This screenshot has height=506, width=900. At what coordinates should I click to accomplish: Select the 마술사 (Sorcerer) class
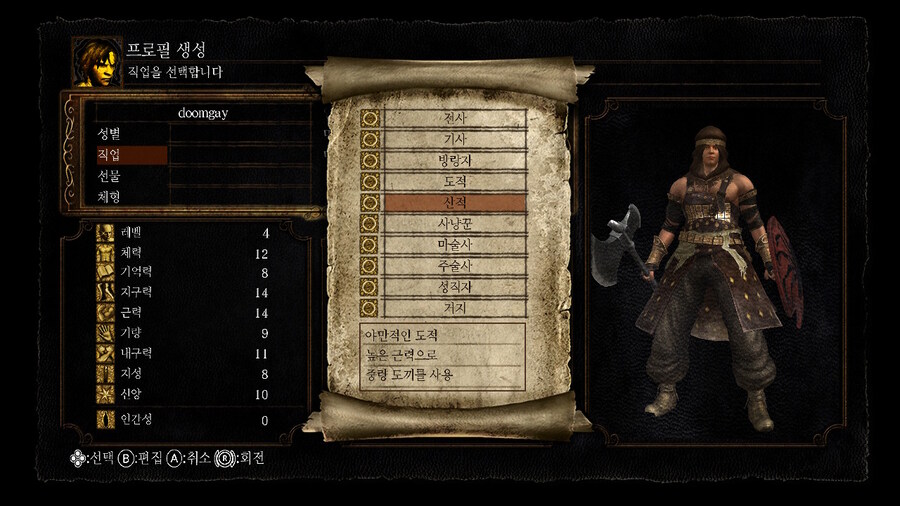(454, 244)
